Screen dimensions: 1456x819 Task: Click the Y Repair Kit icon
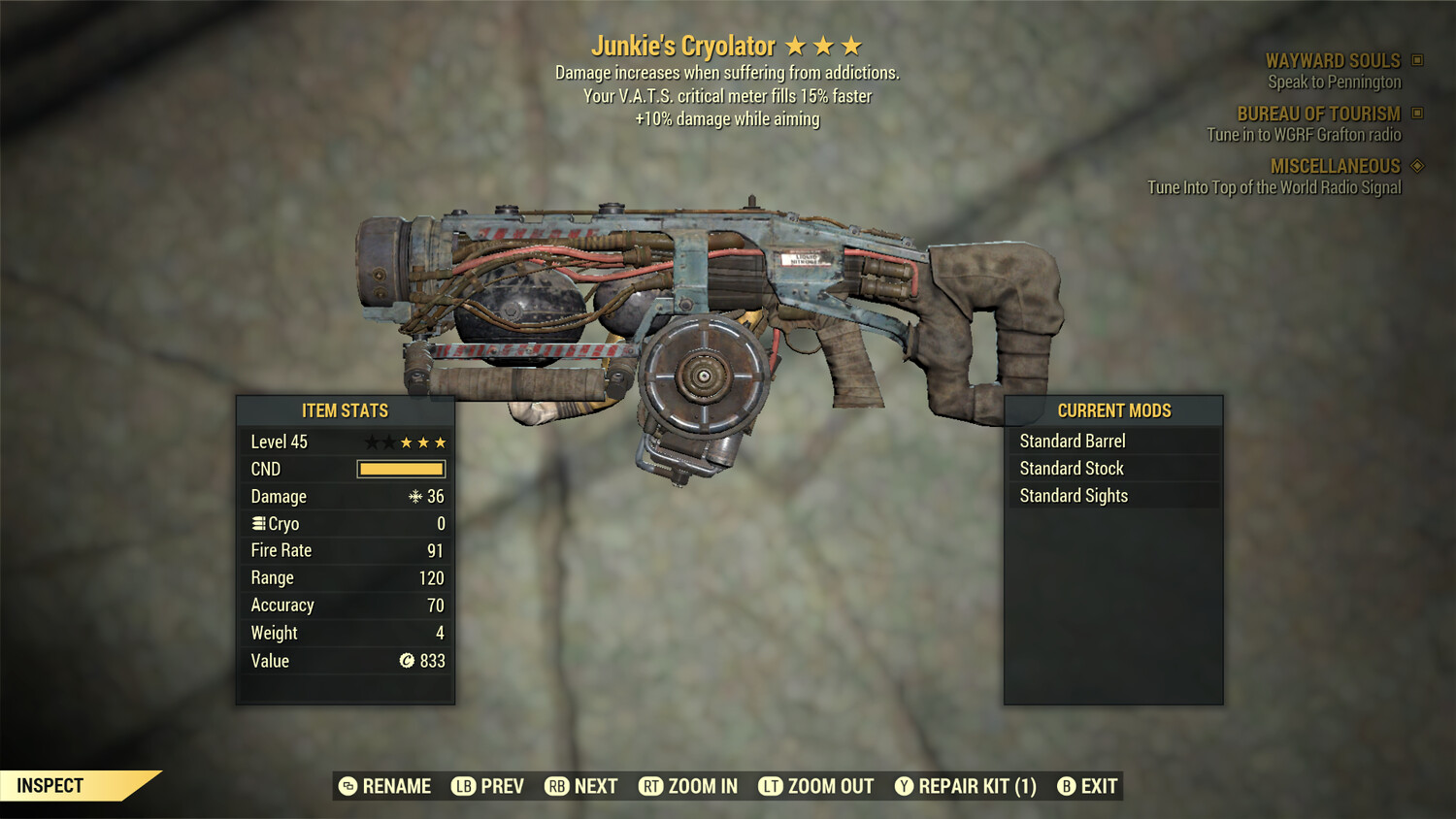pyautogui.click(x=905, y=786)
